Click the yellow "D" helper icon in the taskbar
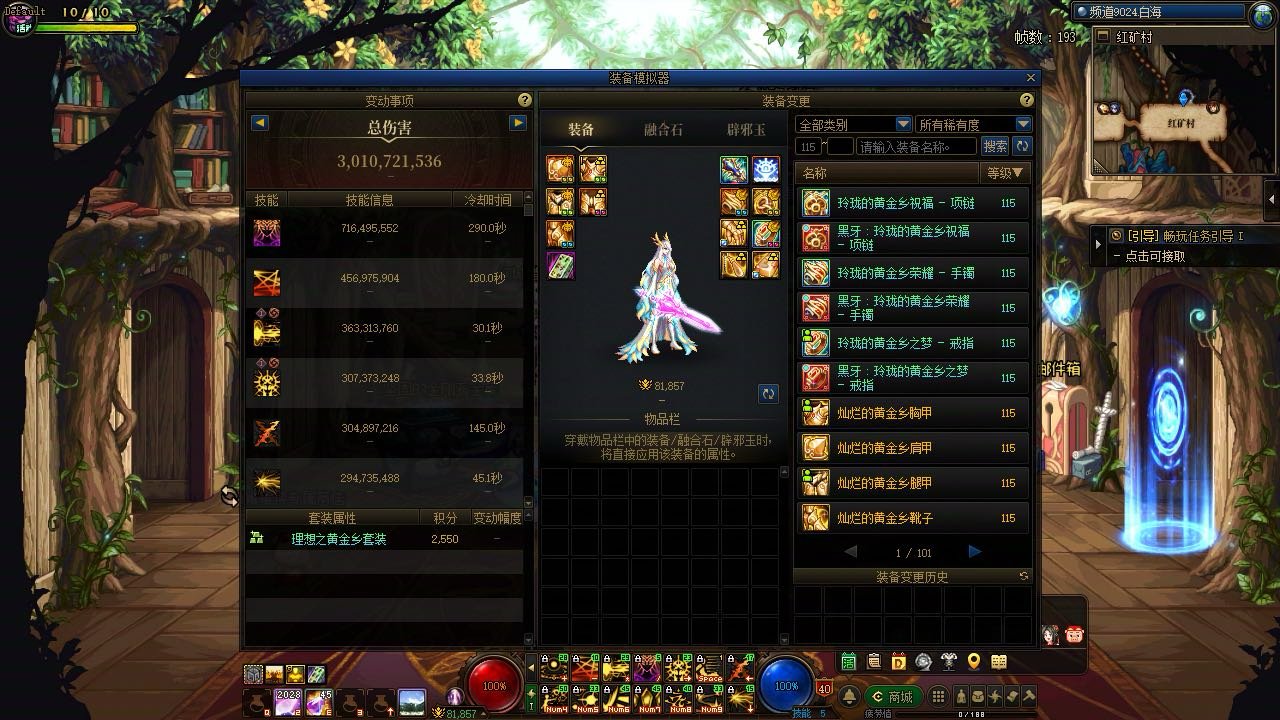The width and height of the screenshot is (1280, 720). click(899, 662)
